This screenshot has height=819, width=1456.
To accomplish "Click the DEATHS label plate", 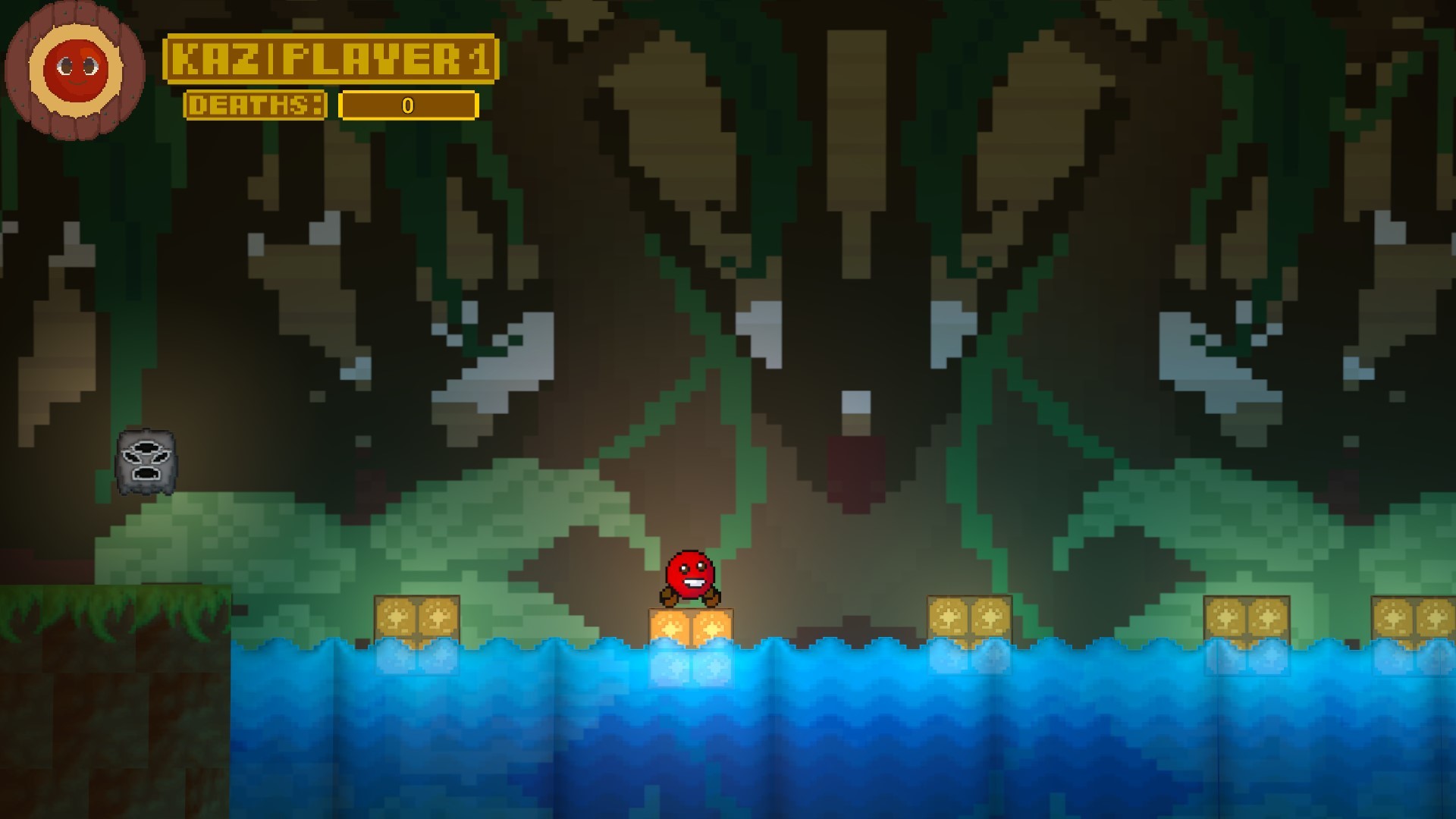I will [x=256, y=106].
